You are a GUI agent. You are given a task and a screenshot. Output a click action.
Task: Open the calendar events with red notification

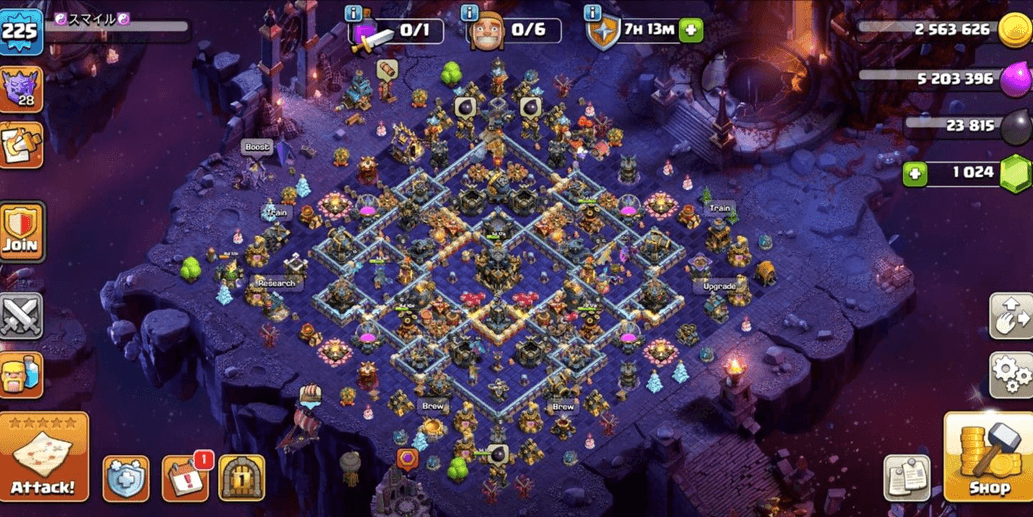pyautogui.click(x=185, y=478)
